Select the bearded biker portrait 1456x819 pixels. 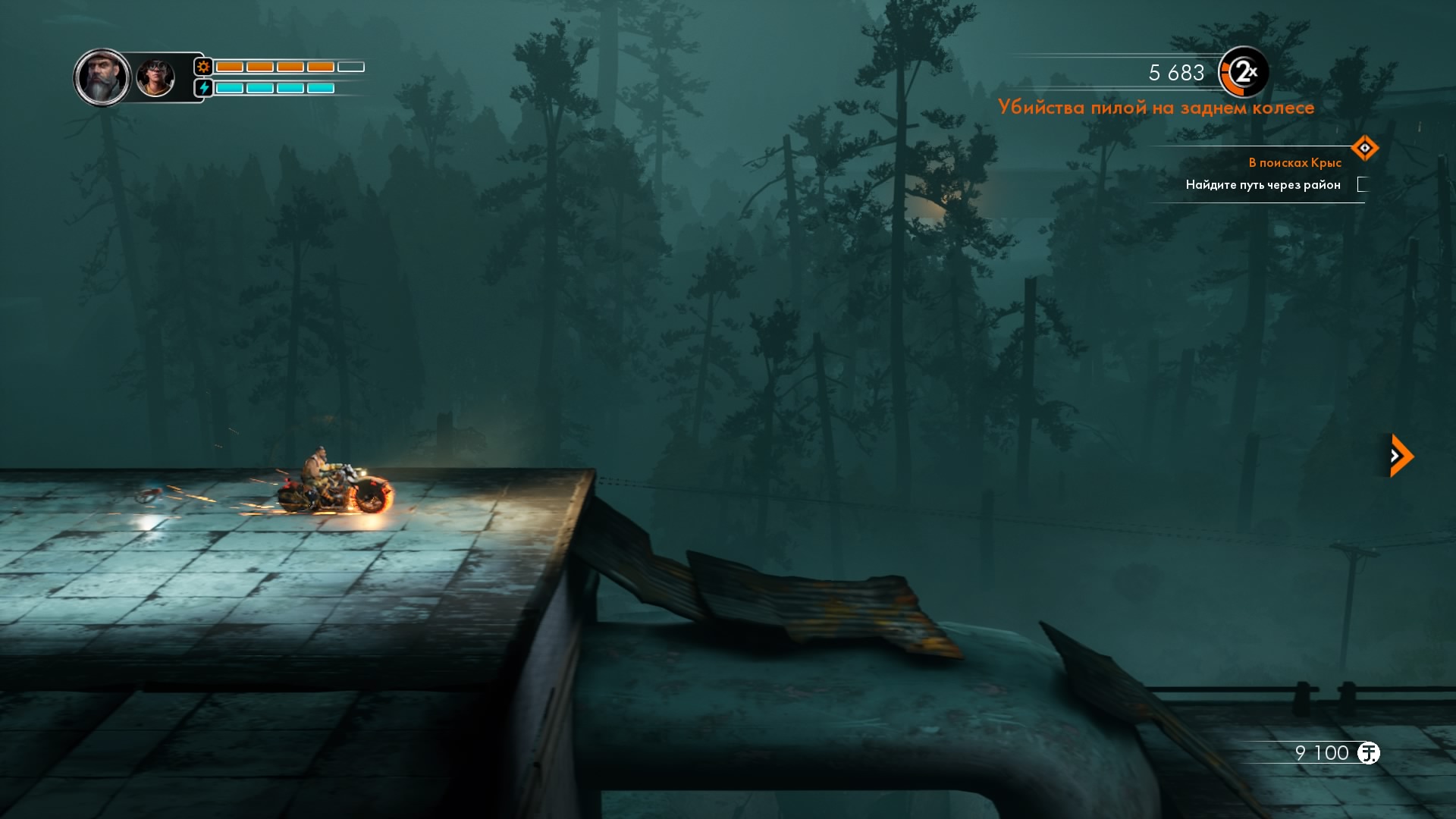pos(102,77)
